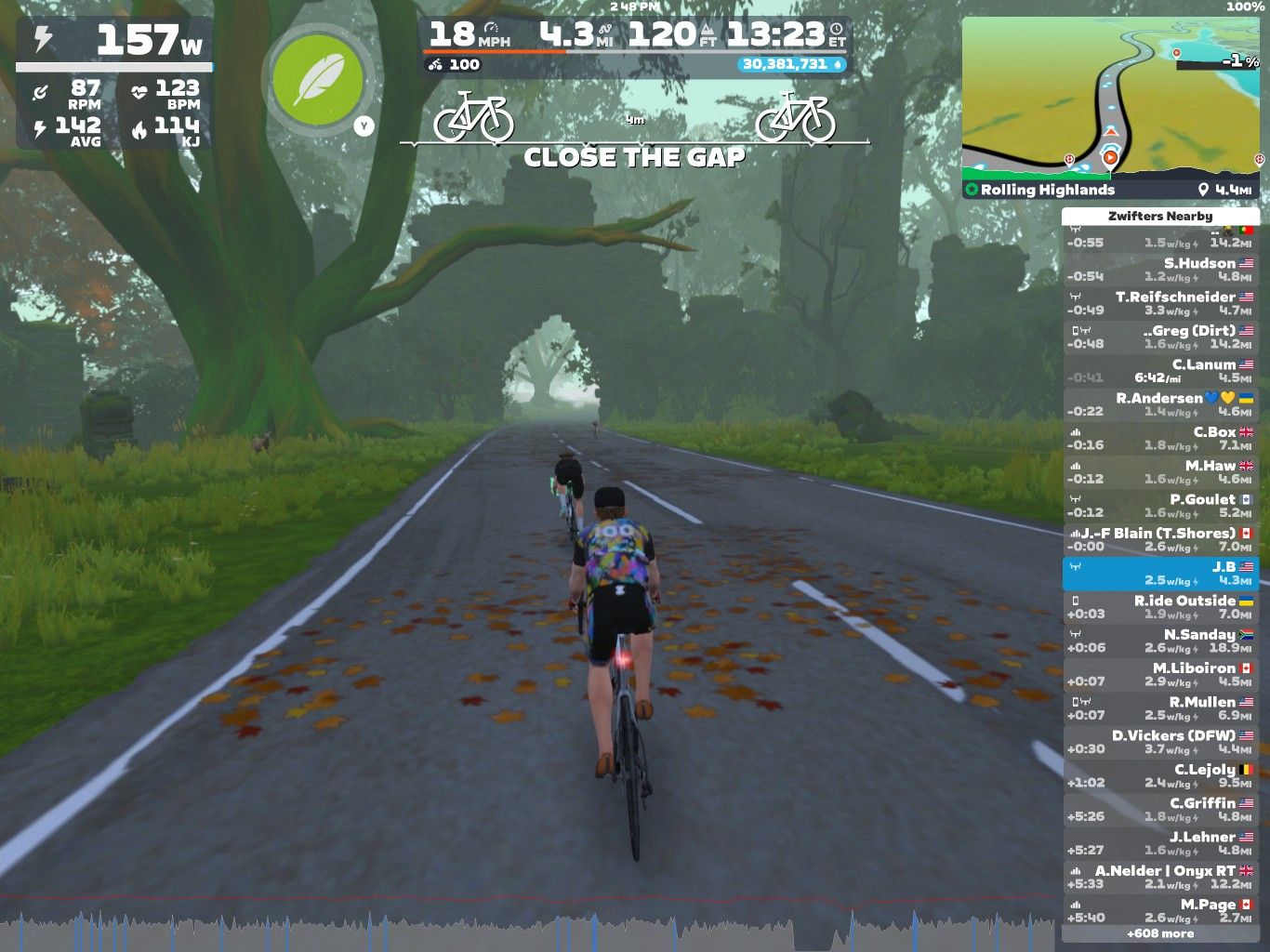Activate the feather PowerUp icon

click(x=319, y=80)
